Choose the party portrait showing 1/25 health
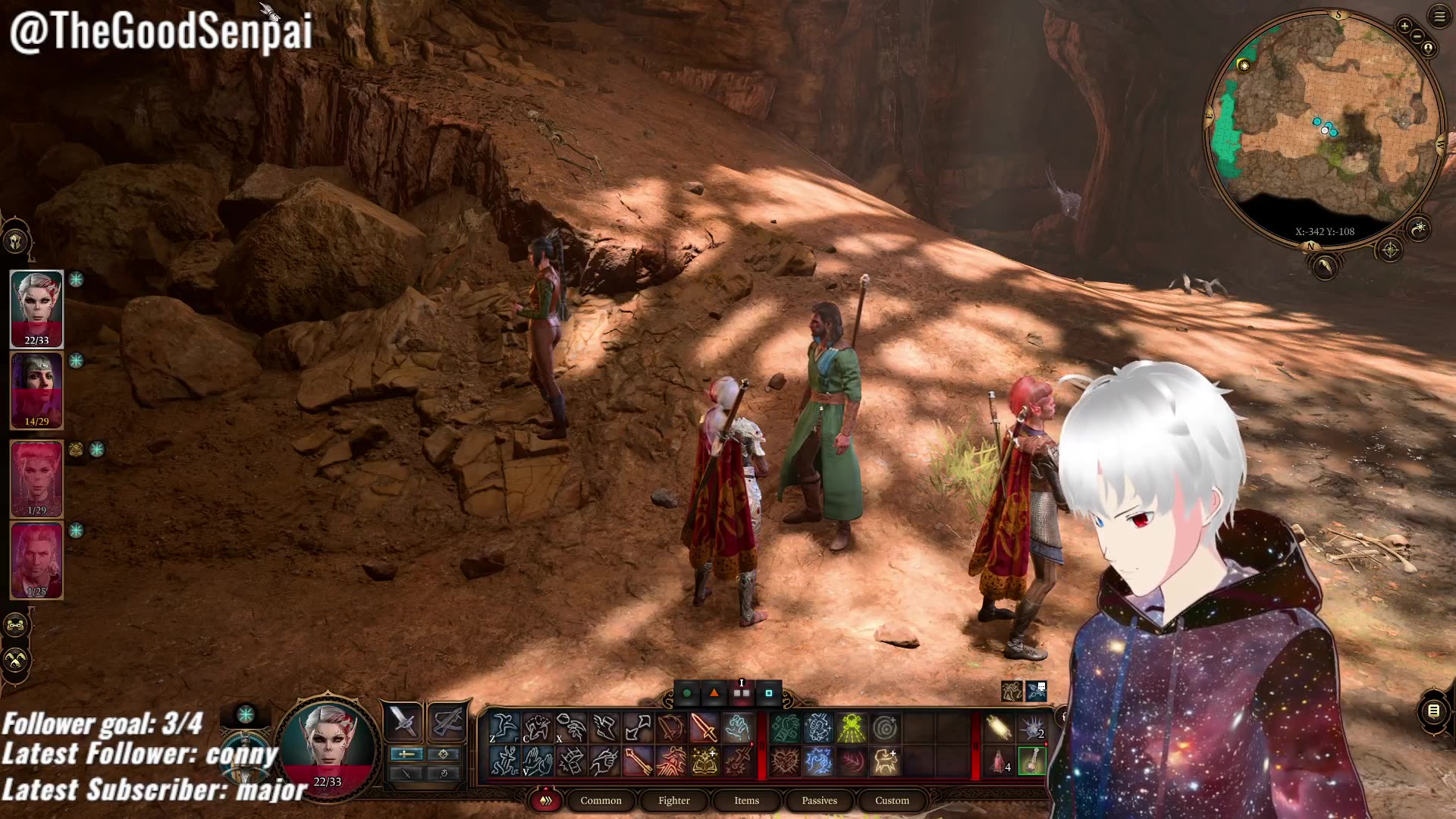The height and width of the screenshot is (819, 1456). (36, 560)
